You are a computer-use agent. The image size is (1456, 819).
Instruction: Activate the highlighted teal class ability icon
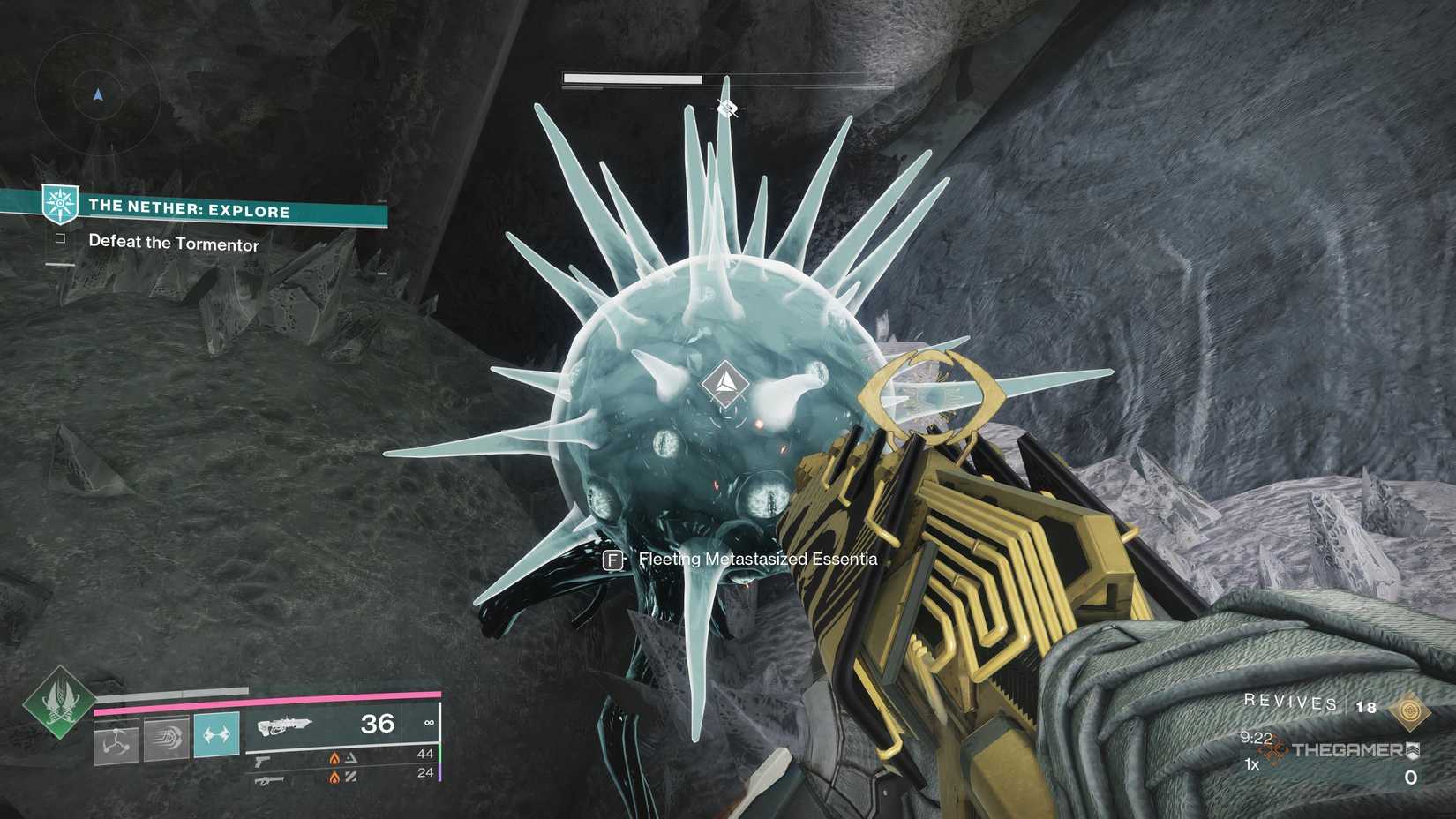[216, 734]
